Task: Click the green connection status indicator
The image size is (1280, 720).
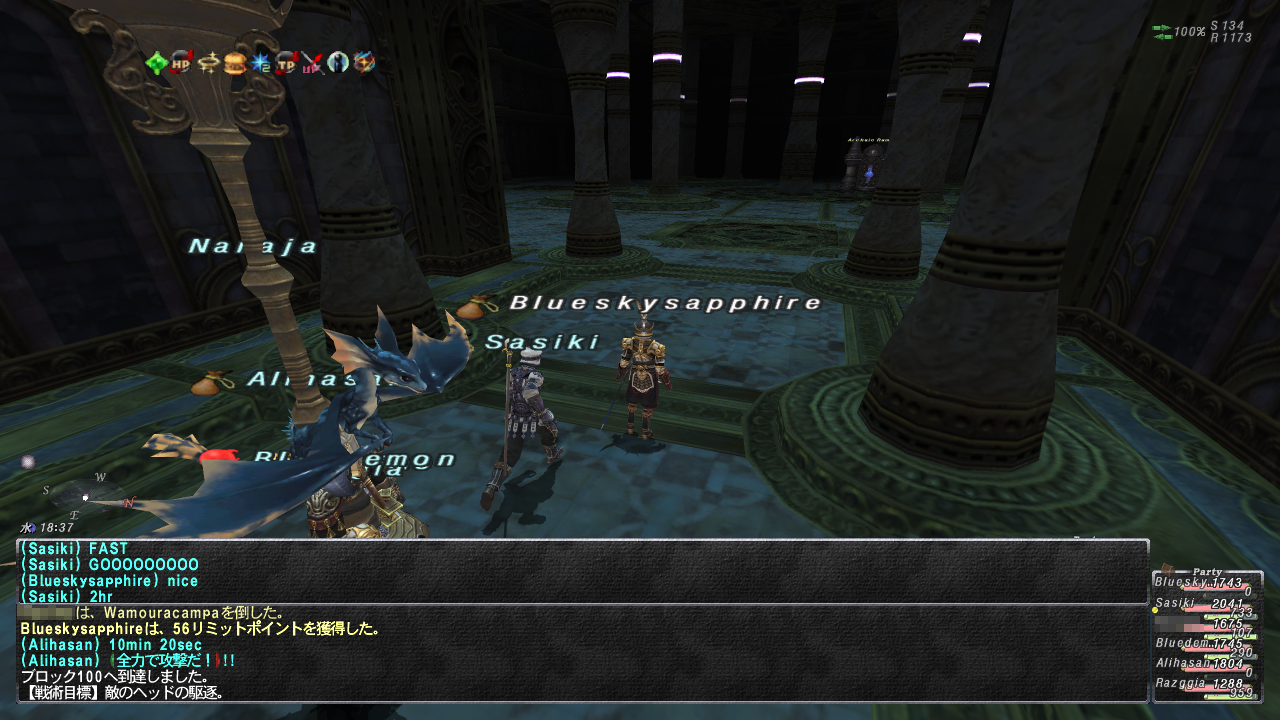Action: point(1162,32)
